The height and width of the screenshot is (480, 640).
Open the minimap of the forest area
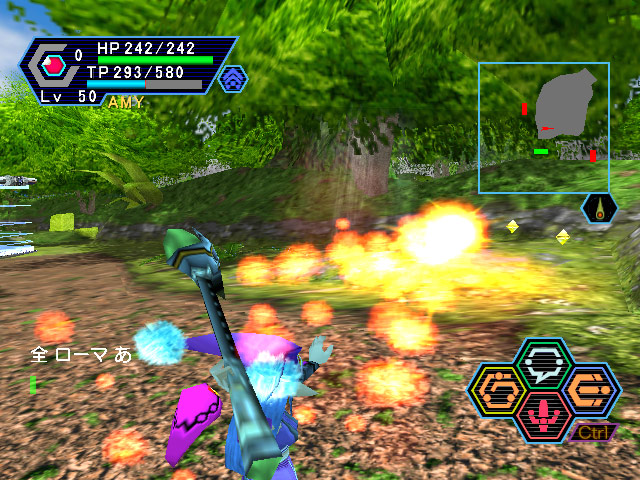tap(543, 127)
